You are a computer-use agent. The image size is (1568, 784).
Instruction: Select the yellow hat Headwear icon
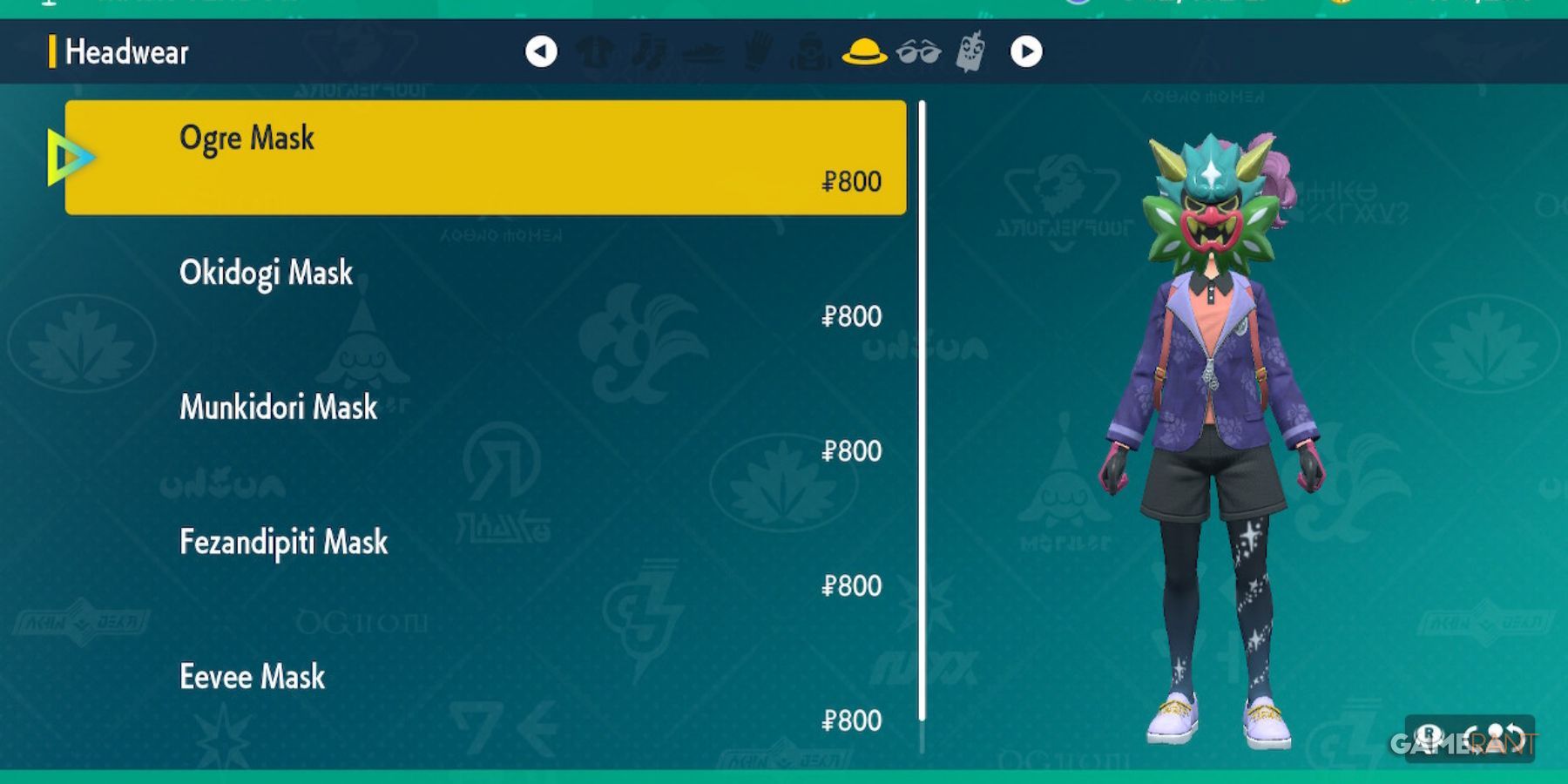pyautogui.click(x=866, y=51)
